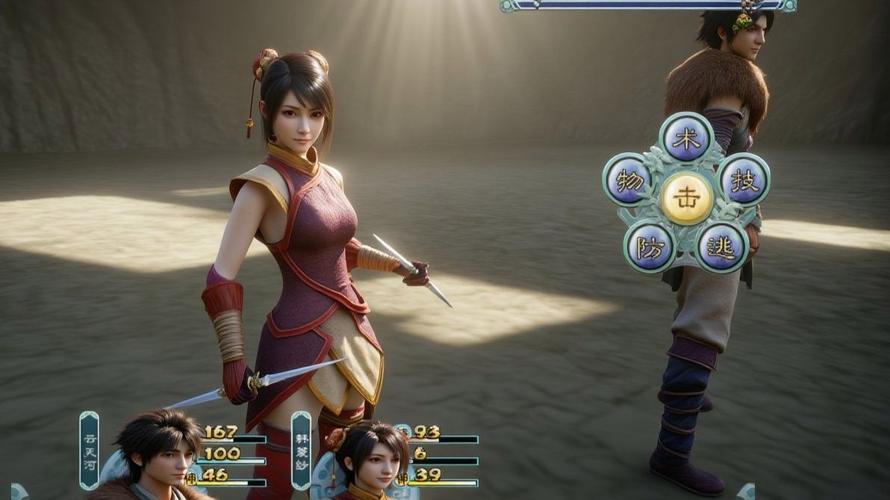Choose the 防 defend command
The height and width of the screenshot is (500, 890).
tap(651, 246)
